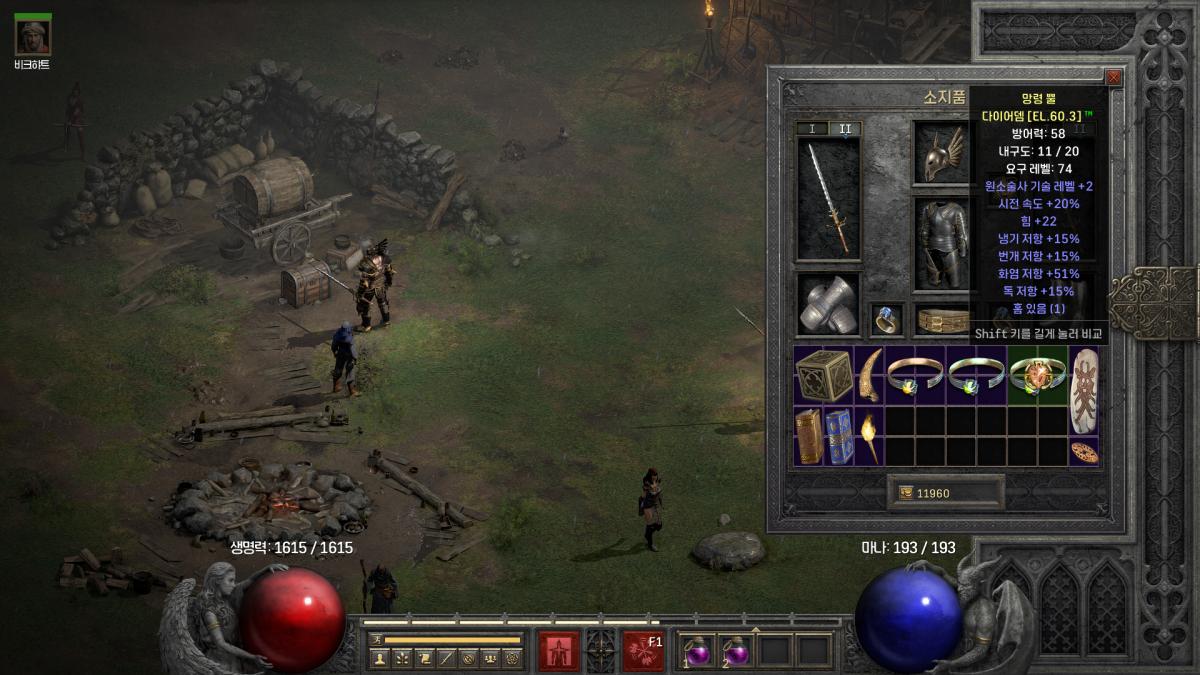Switch to weapon set I tab
This screenshot has width=1200, height=675.
pyautogui.click(x=812, y=129)
